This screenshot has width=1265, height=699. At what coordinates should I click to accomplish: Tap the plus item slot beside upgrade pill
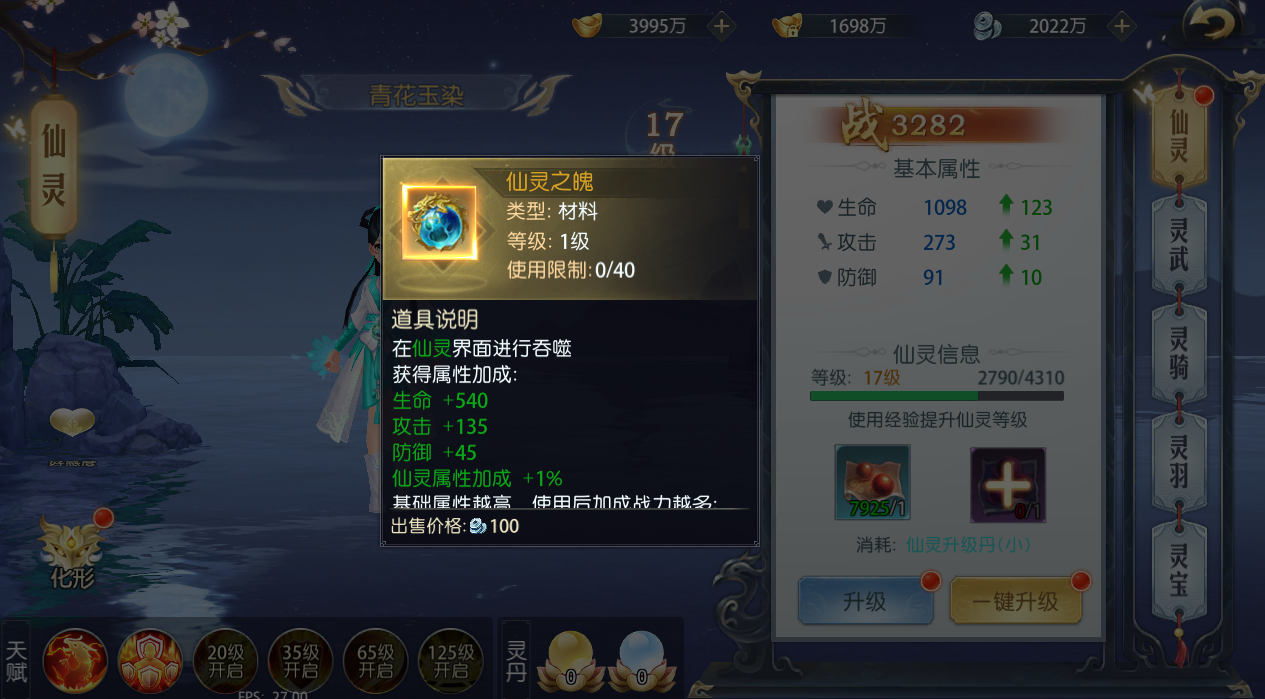(1007, 483)
